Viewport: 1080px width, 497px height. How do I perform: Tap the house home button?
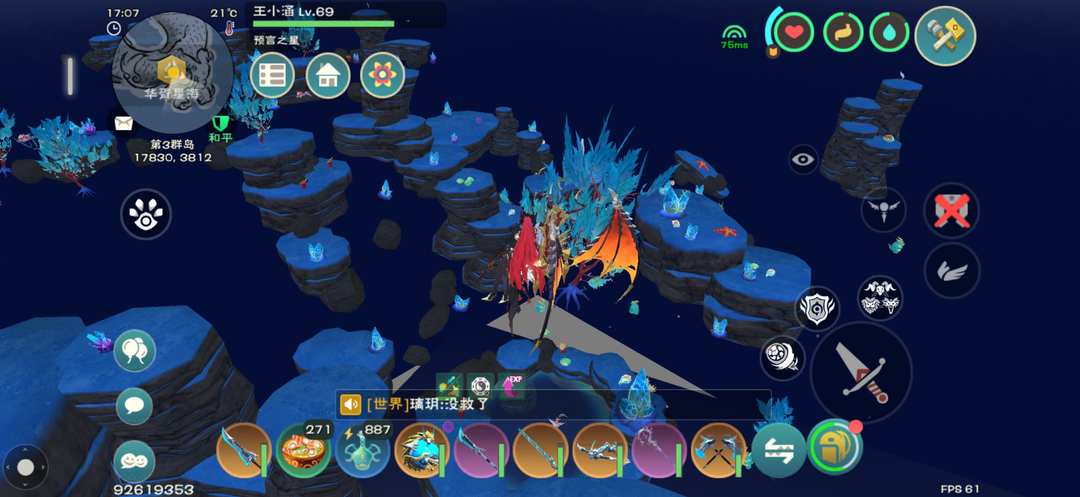327,75
